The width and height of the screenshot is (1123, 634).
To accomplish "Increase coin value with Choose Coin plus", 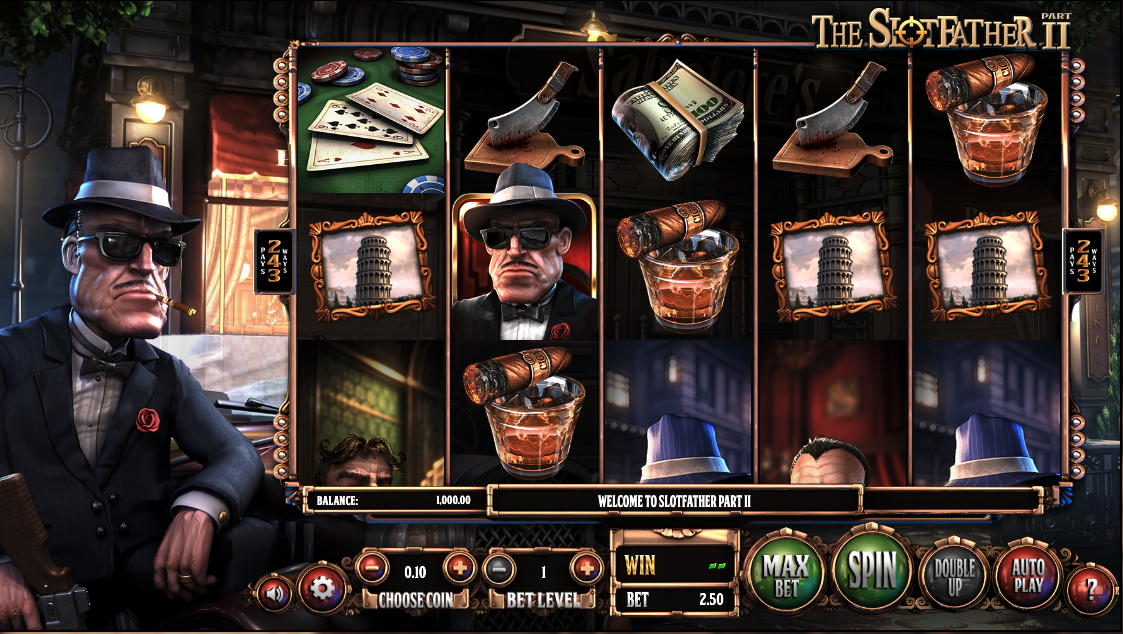I will pyautogui.click(x=459, y=568).
